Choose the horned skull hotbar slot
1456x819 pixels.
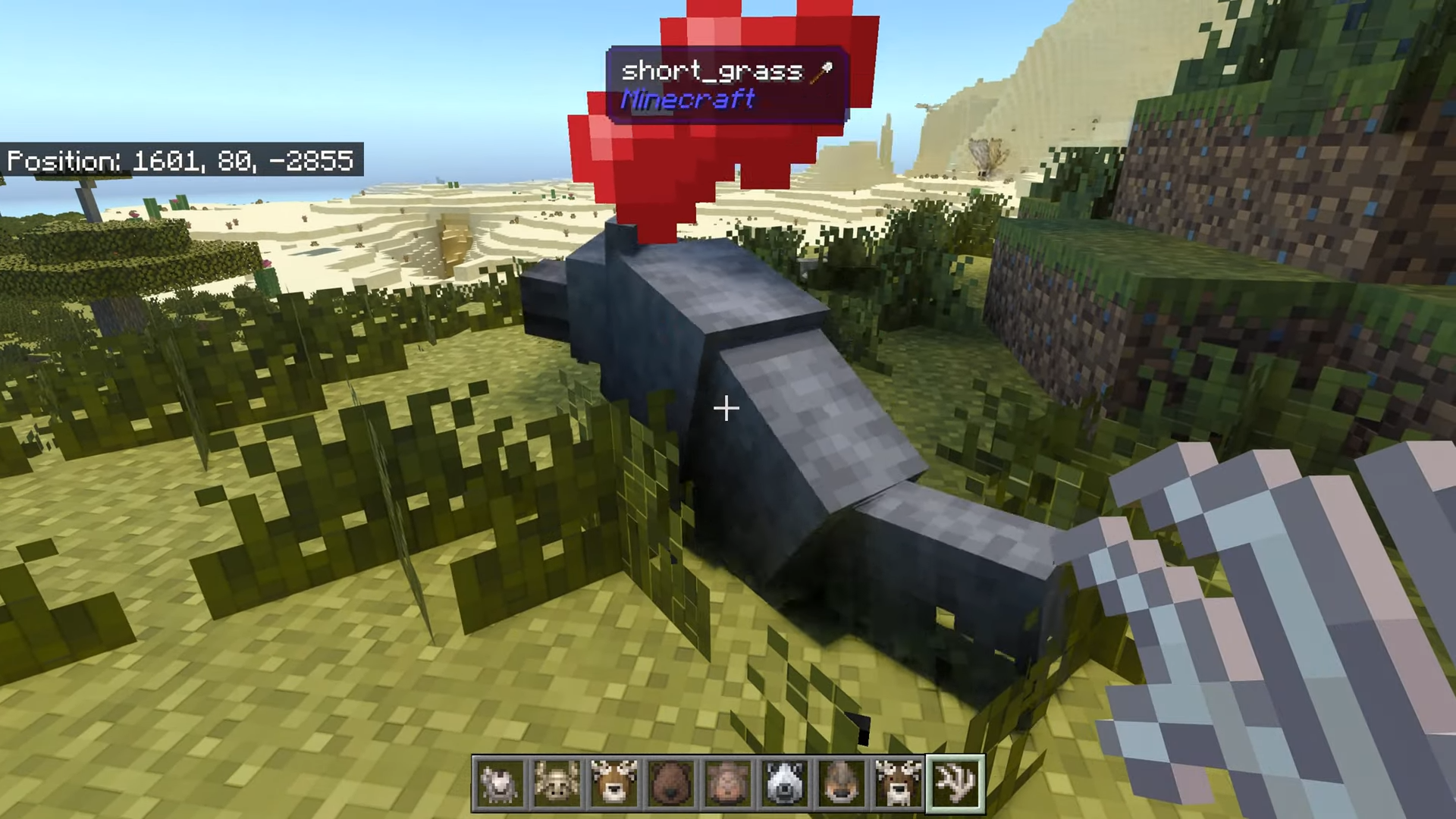tap(557, 783)
